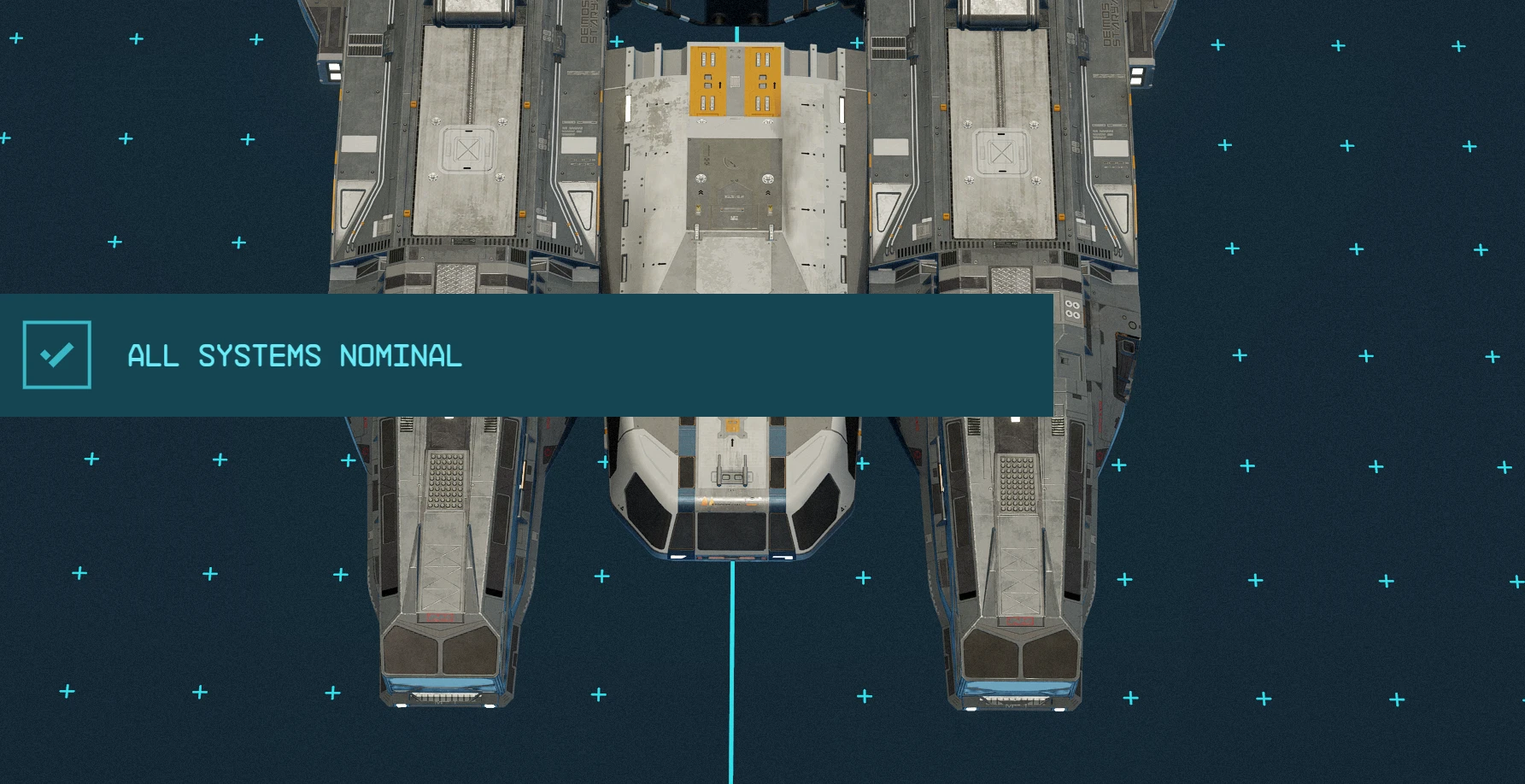Click the cyan guideline extending below the cockpit

point(732,675)
